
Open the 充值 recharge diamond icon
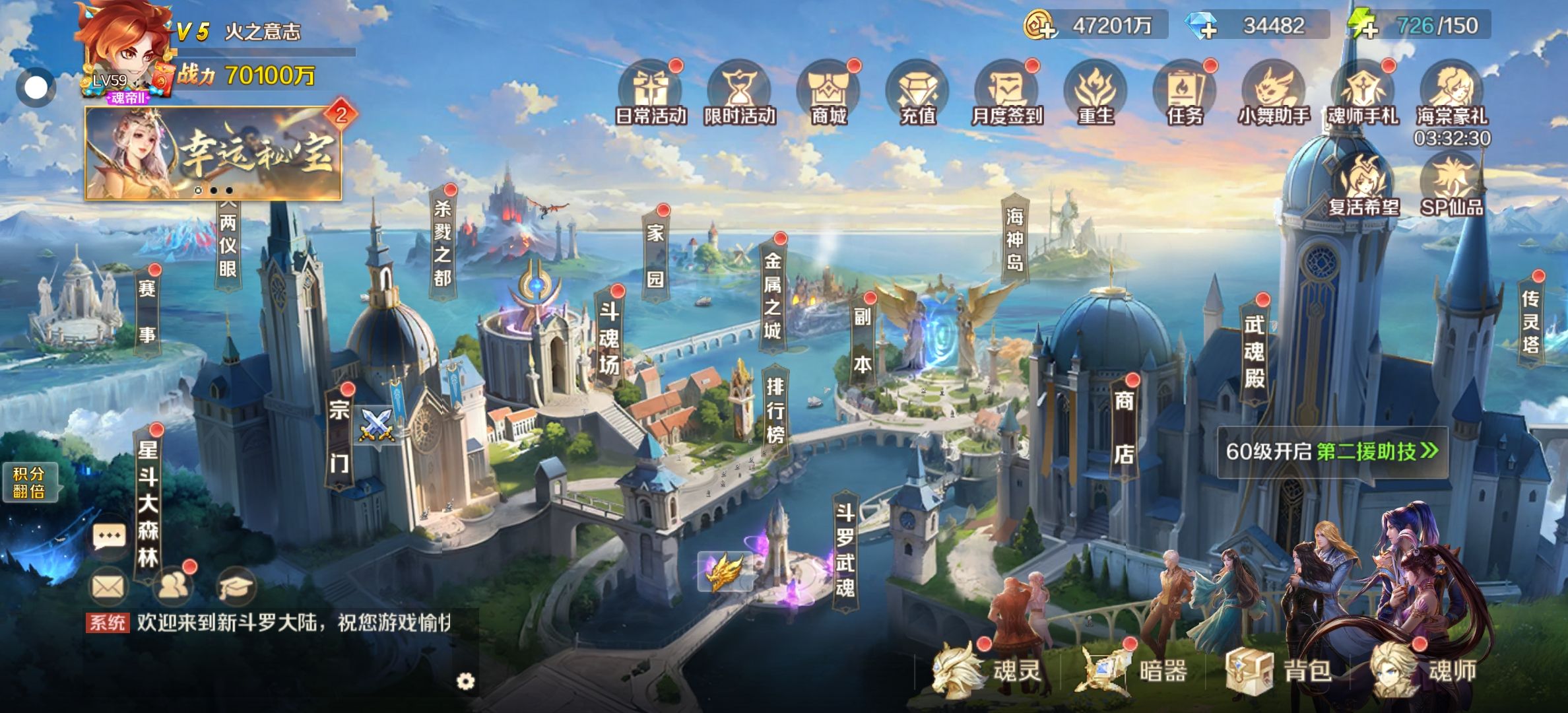pos(917,93)
